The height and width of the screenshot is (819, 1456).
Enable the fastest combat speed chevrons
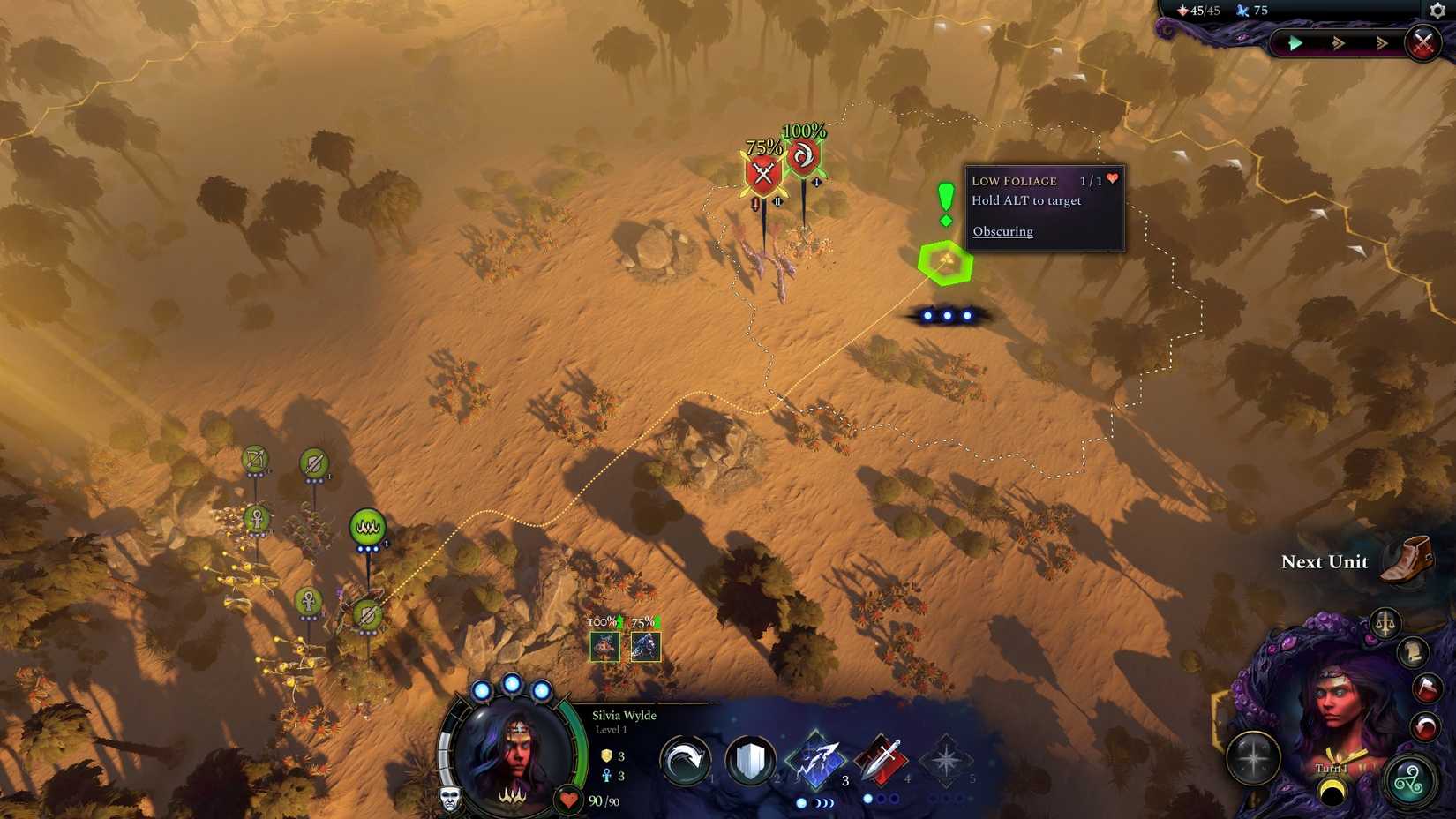[1382, 41]
